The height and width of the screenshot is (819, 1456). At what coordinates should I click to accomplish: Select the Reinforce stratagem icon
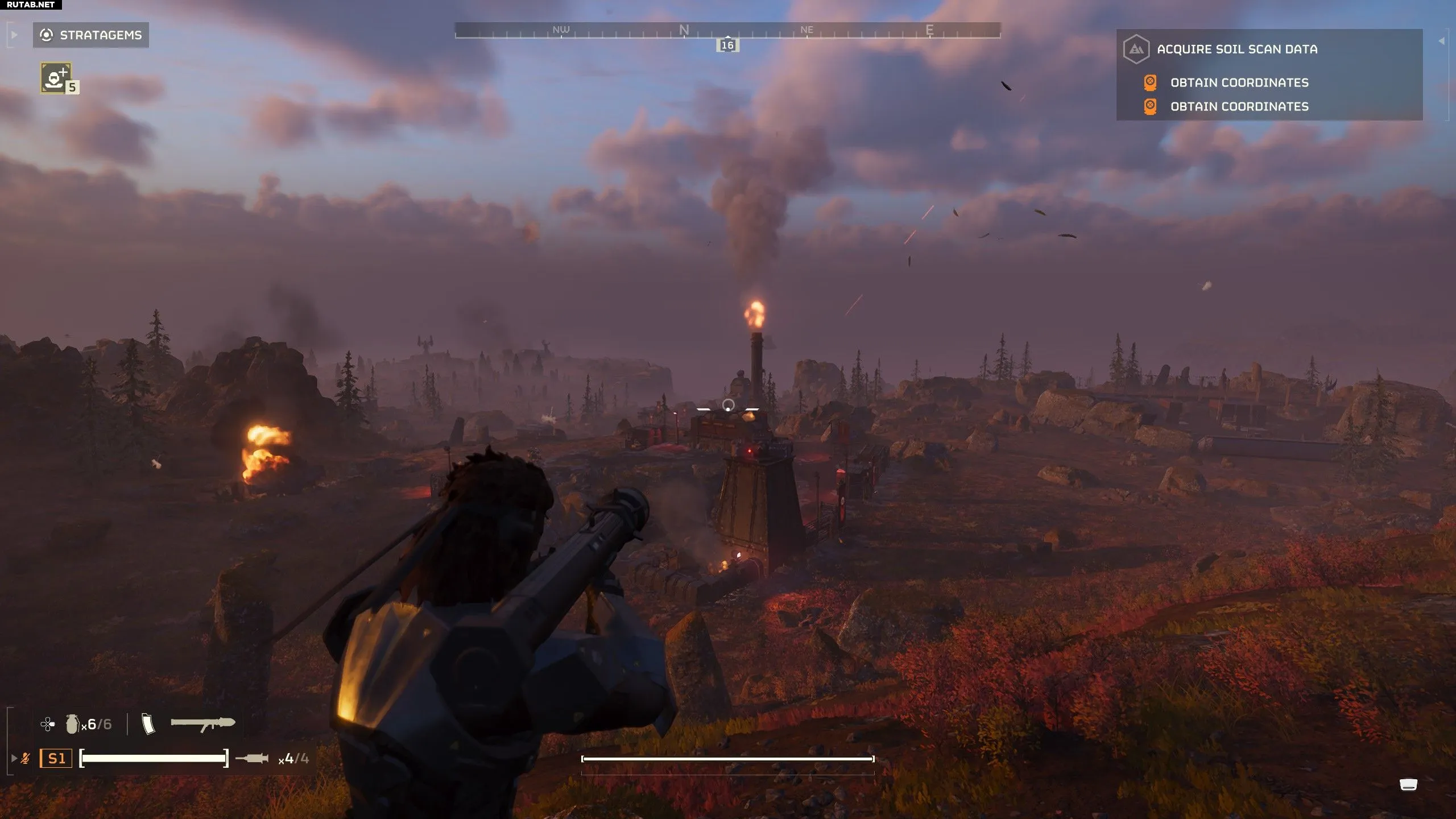[x=56, y=78]
